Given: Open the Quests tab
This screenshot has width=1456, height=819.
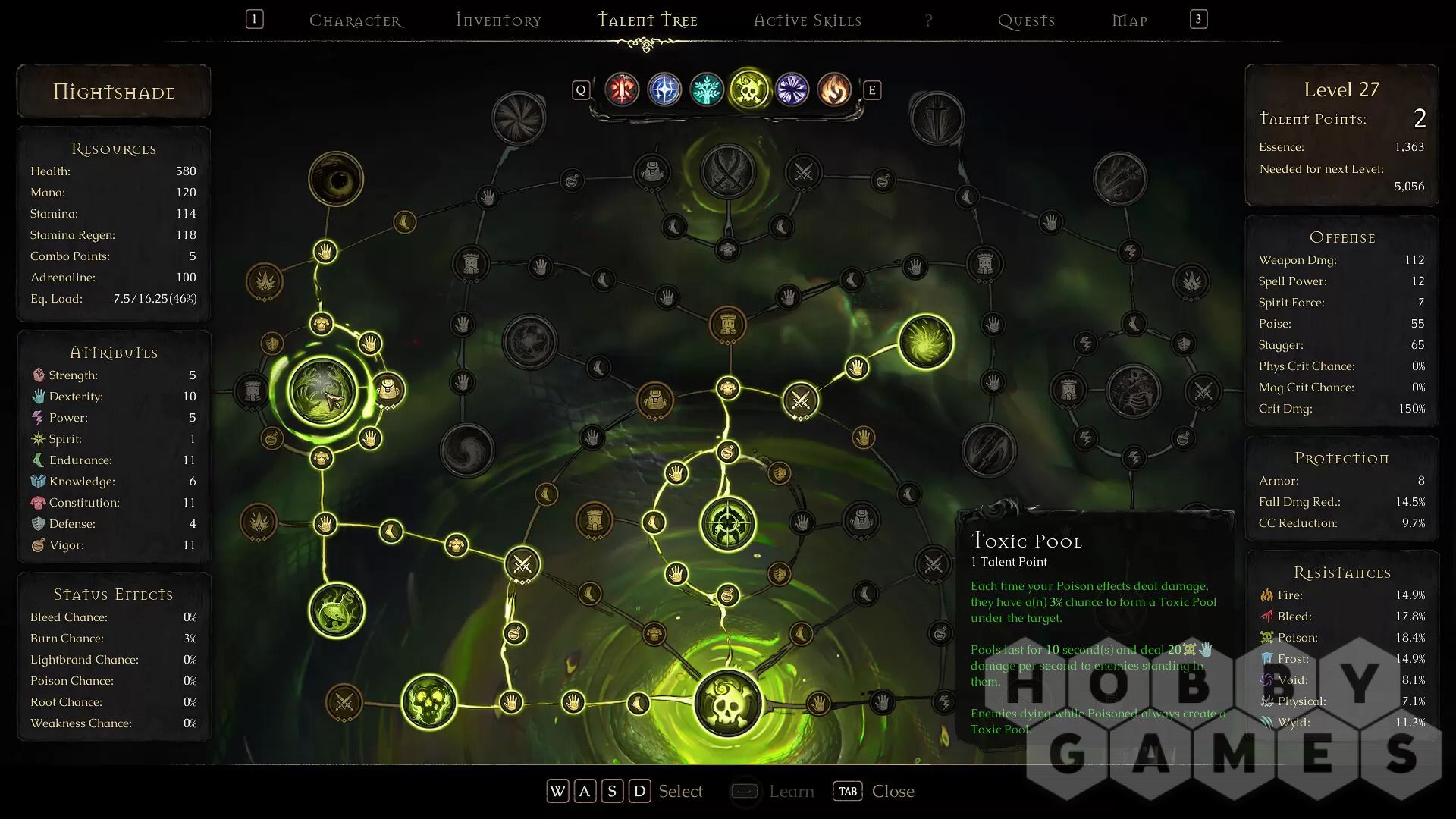Looking at the screenshot, I should click(1026, 20).
